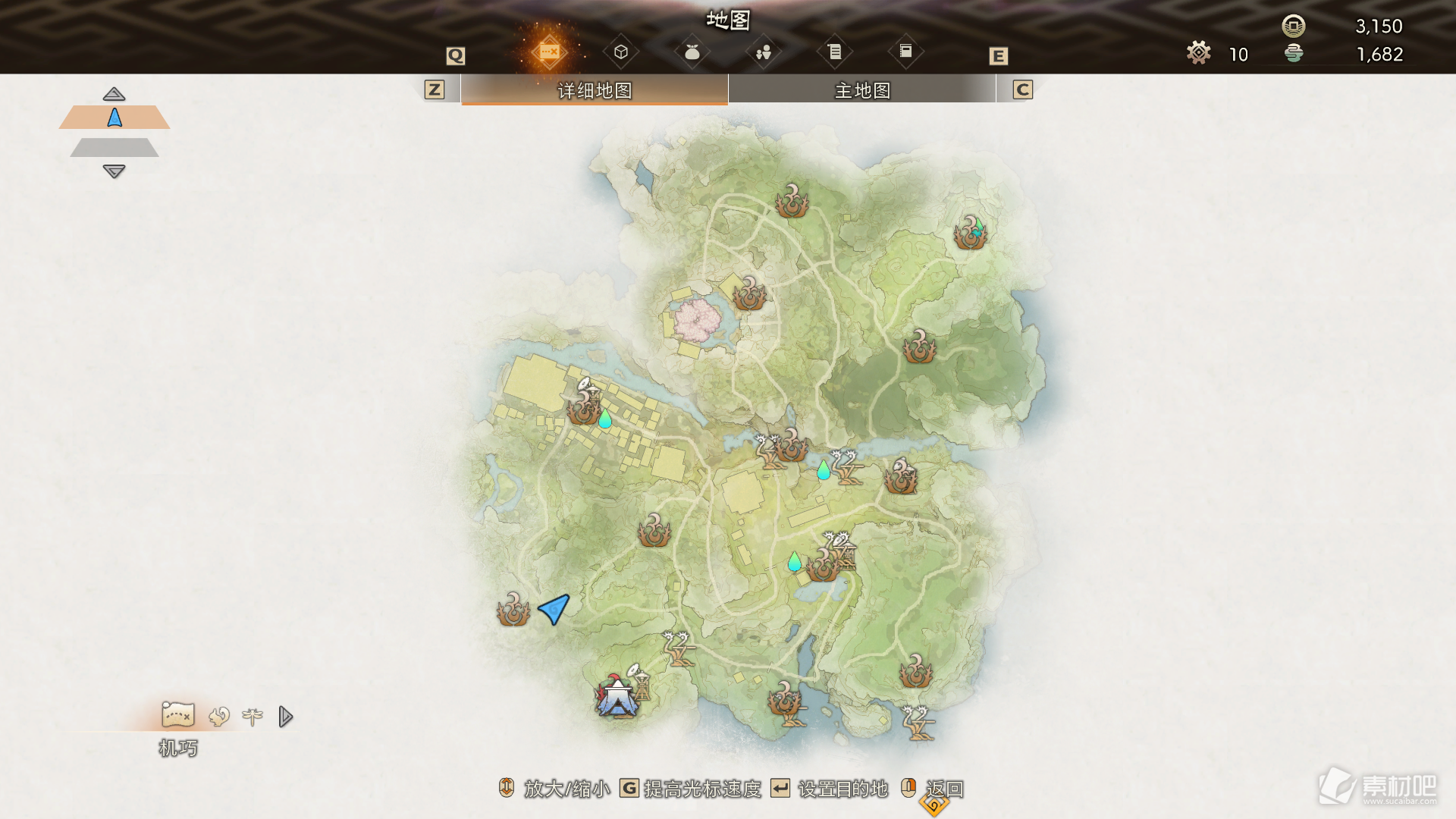1456x819 pixels.
Task: Switch to the 主地图 tab
Action: coord(861,90)
